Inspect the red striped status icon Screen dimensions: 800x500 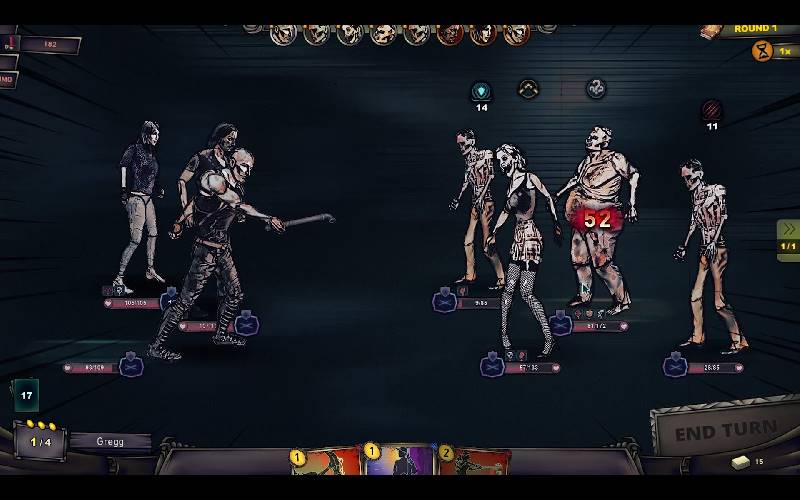[711, 109]
